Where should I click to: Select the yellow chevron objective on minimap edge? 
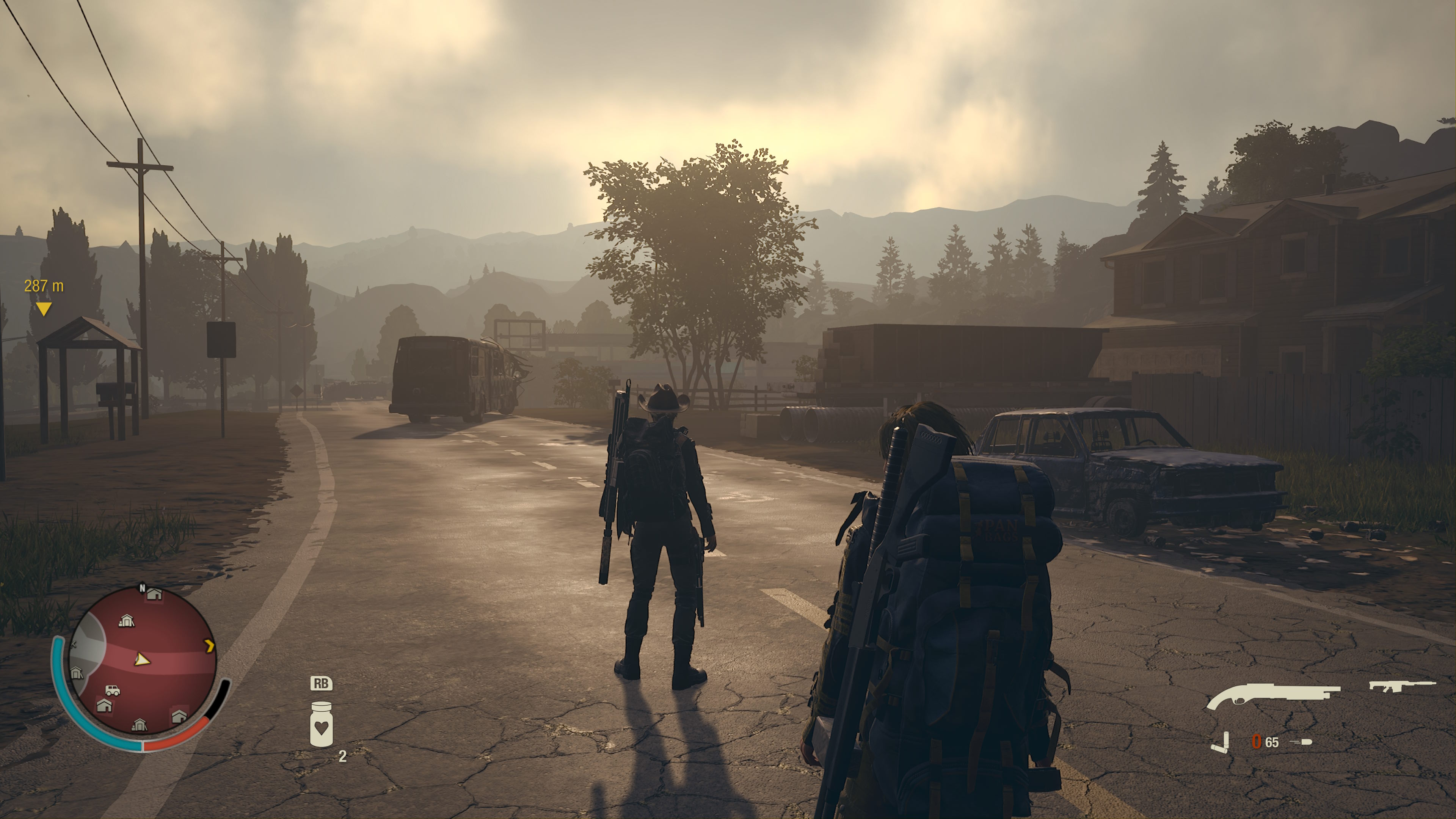[210, 645]
